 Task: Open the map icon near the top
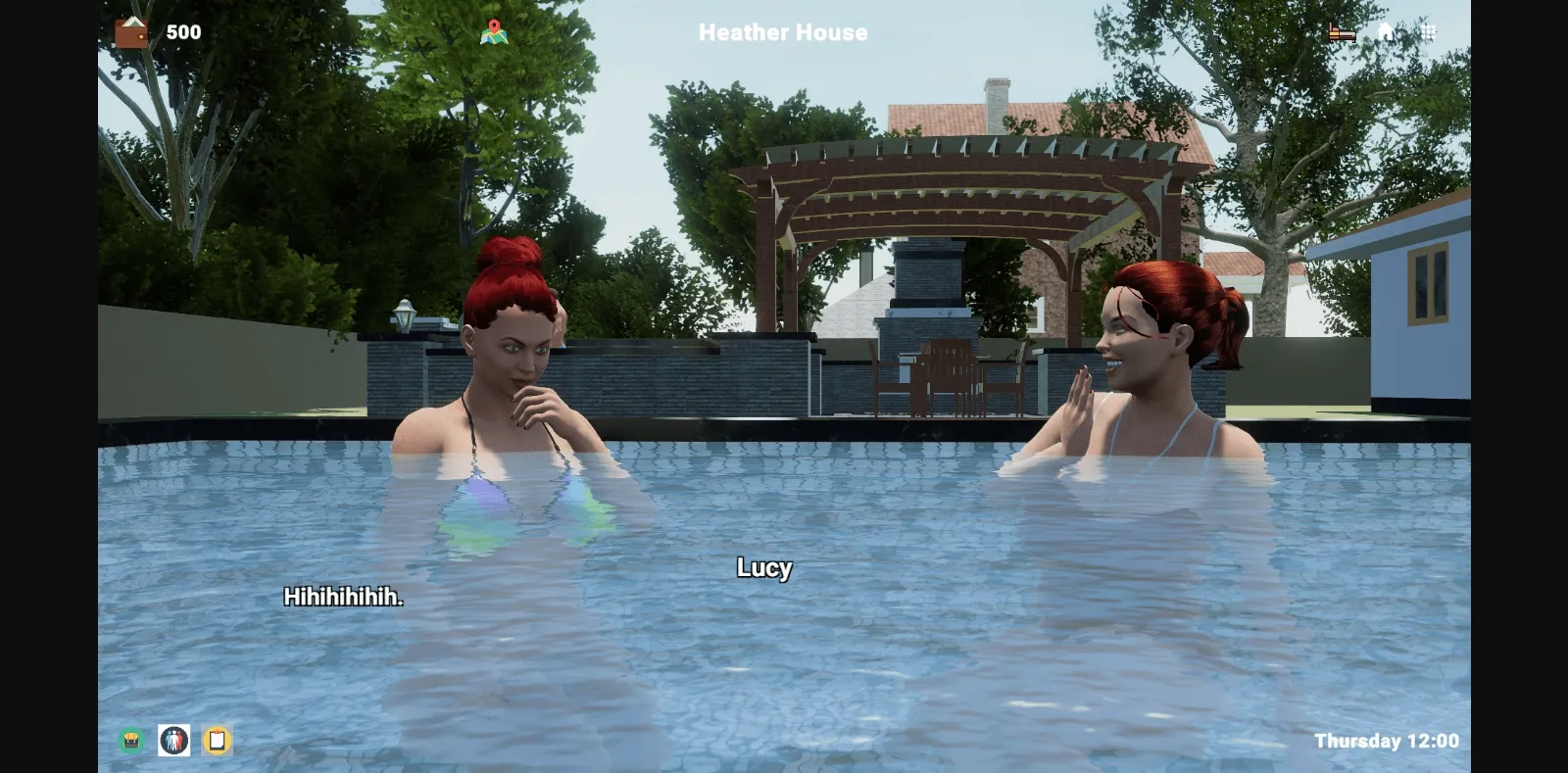point(493,31)
